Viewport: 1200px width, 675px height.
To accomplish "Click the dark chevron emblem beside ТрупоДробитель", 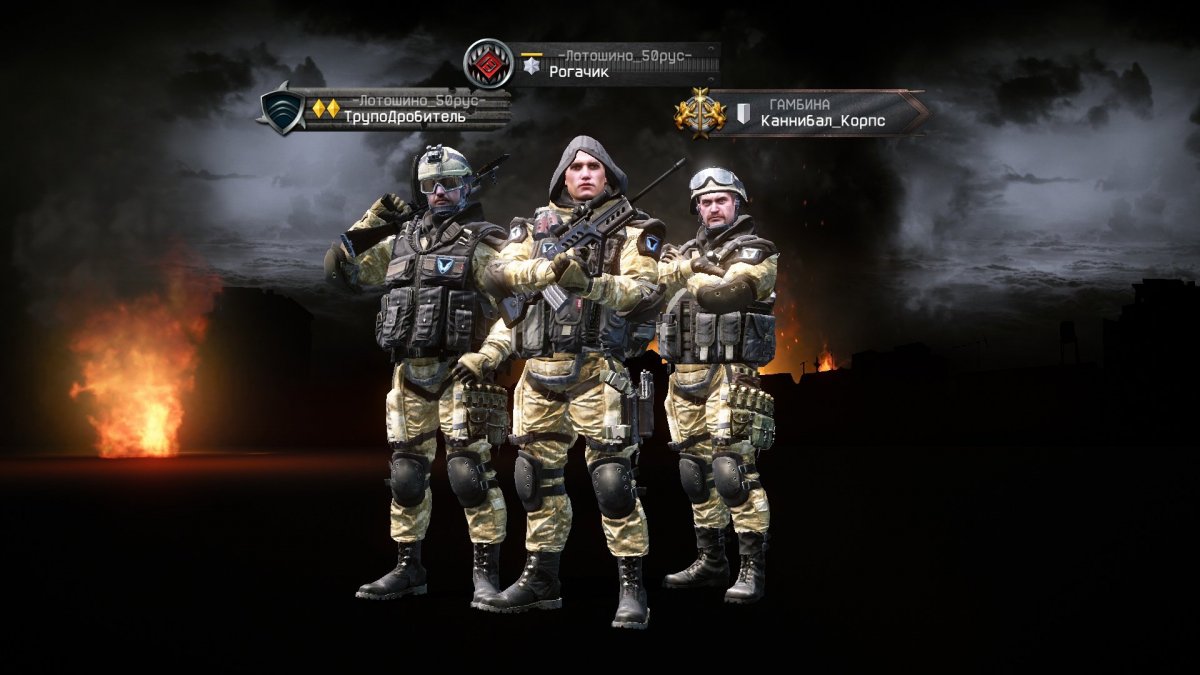I will [x=281, y=109].
